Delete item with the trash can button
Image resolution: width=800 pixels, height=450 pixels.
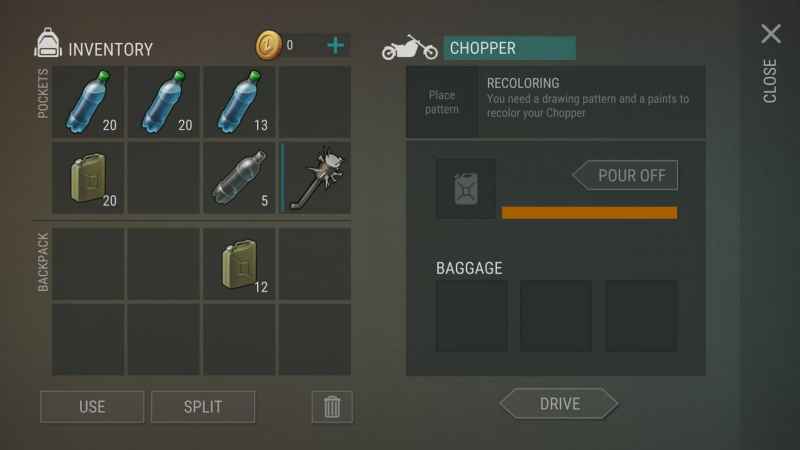[332, 407]
